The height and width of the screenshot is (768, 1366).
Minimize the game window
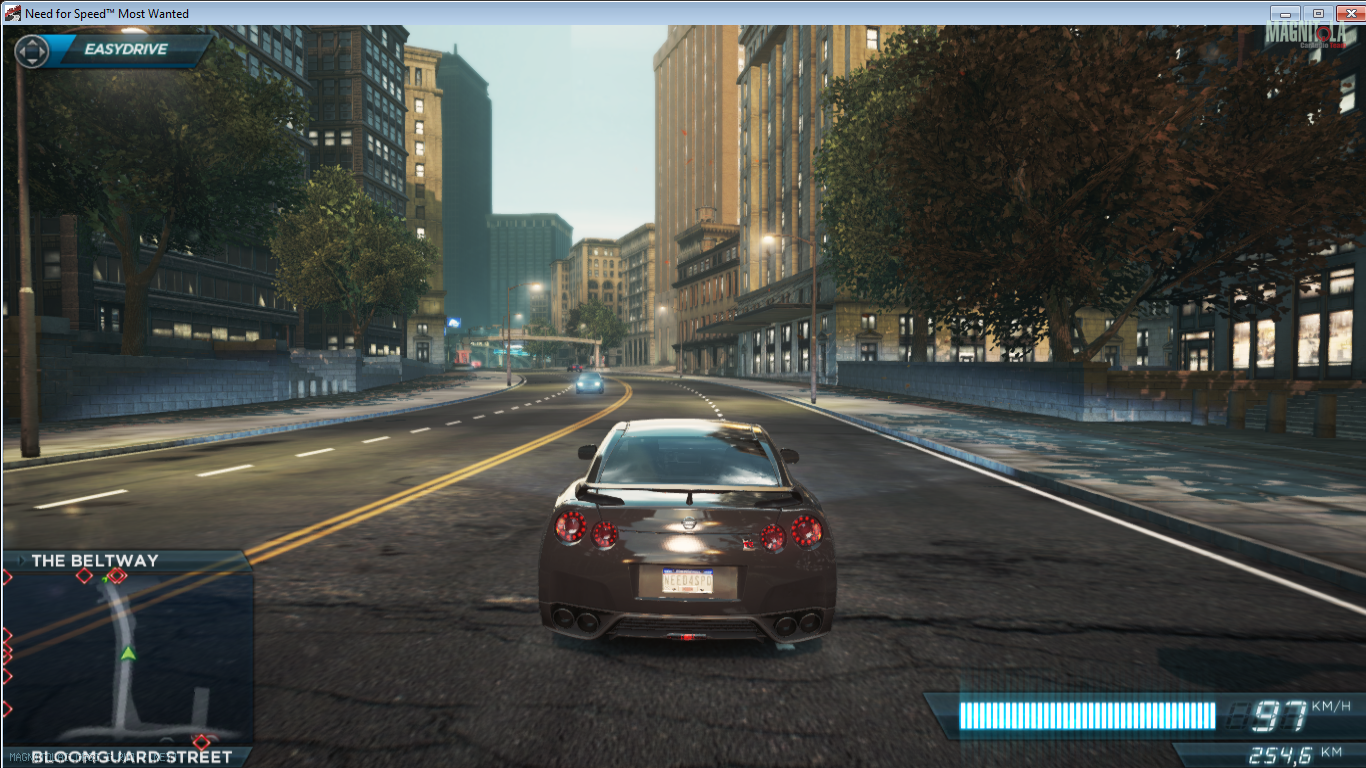(1285, 13)
